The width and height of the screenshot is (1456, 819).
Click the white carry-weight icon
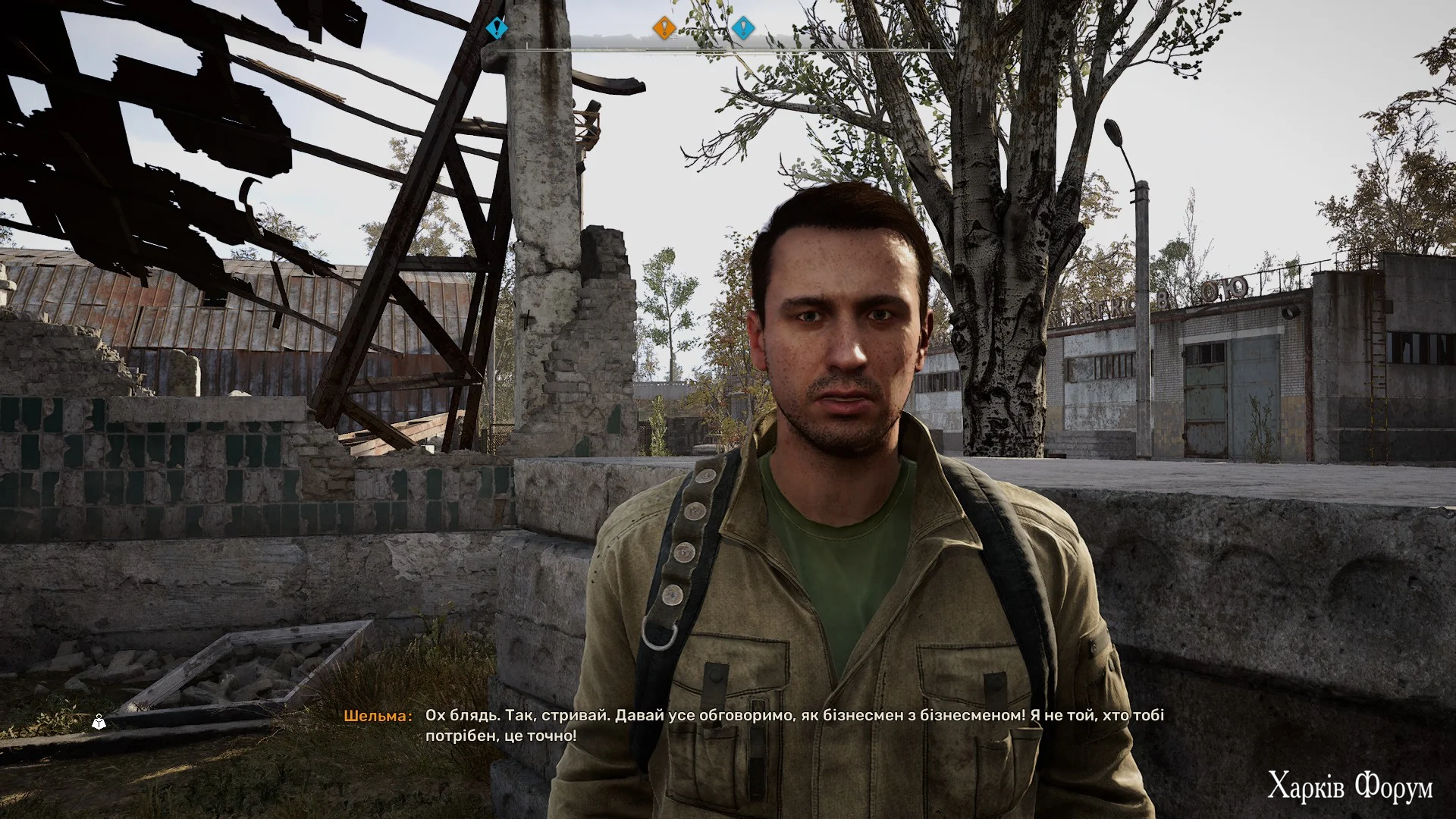(x=99, y=723)
